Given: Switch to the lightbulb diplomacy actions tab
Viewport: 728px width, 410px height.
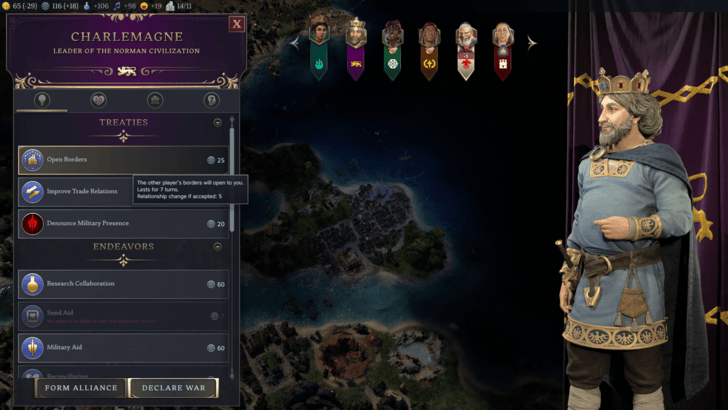Looking at the screenshot, I should pos(42,100).
